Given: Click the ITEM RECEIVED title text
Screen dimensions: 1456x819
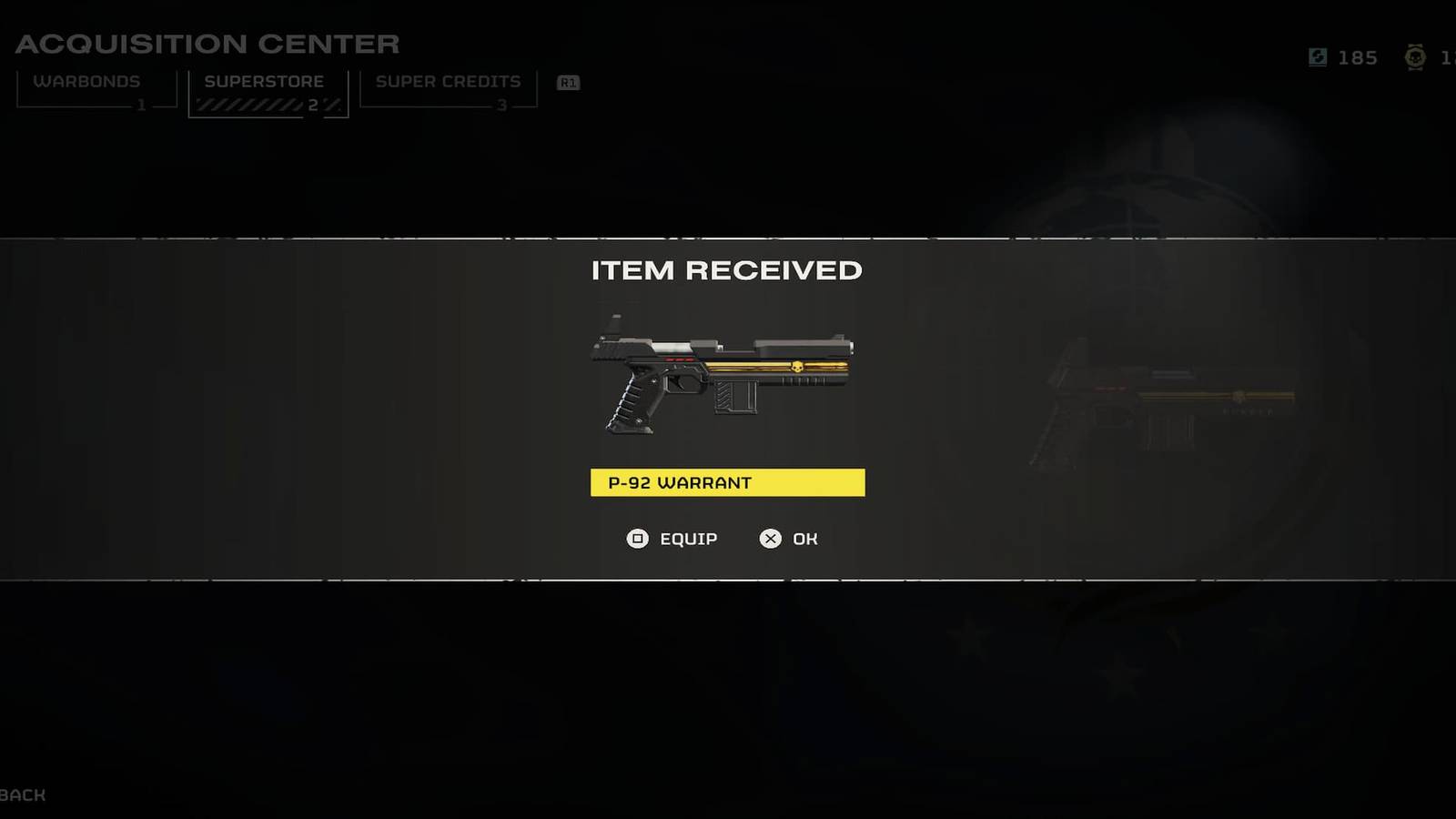Looking at the screenshot, I should pyautogui.click(x=727, y=270).
